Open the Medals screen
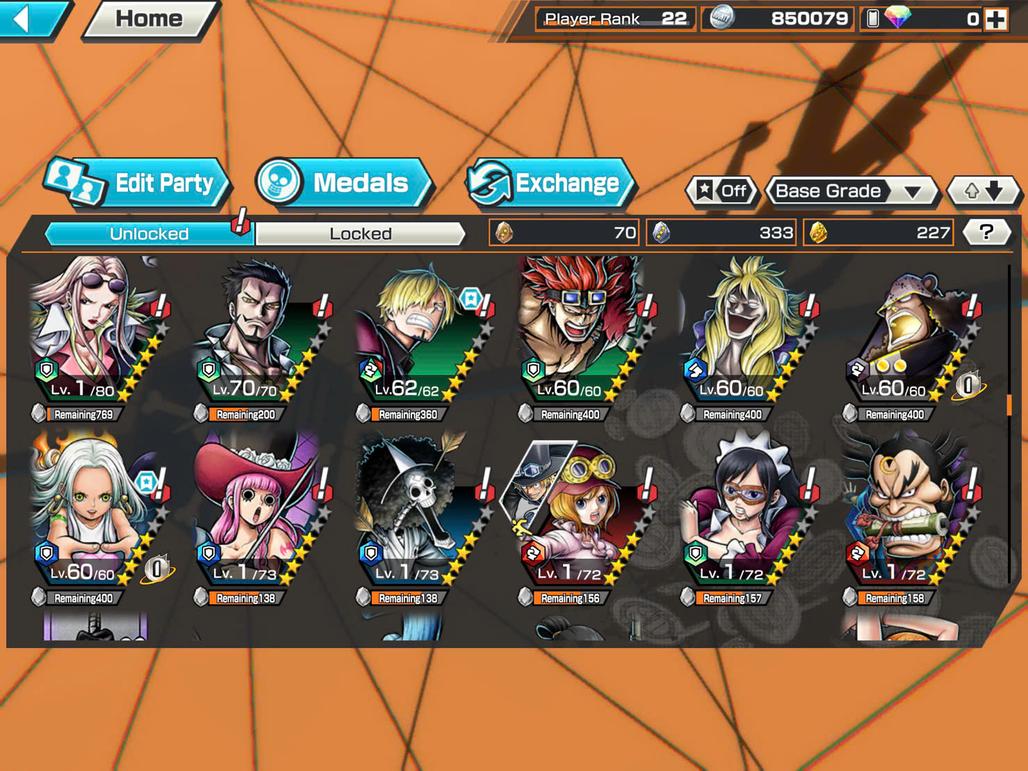The height and width of the screenshot is (771, 1028). (344, 183)
